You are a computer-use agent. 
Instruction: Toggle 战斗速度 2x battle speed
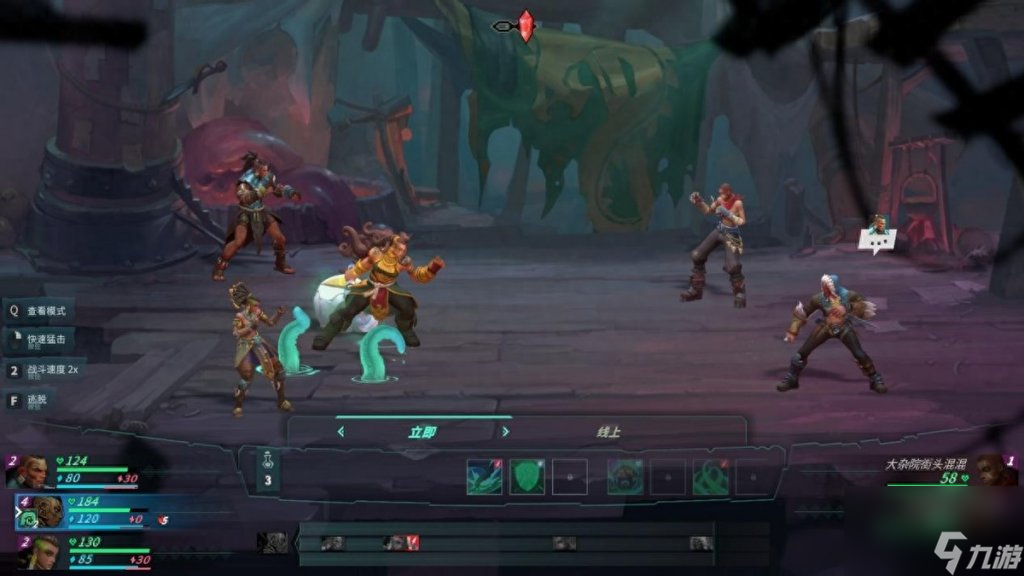pyautogui.click(x=50, y=370)
